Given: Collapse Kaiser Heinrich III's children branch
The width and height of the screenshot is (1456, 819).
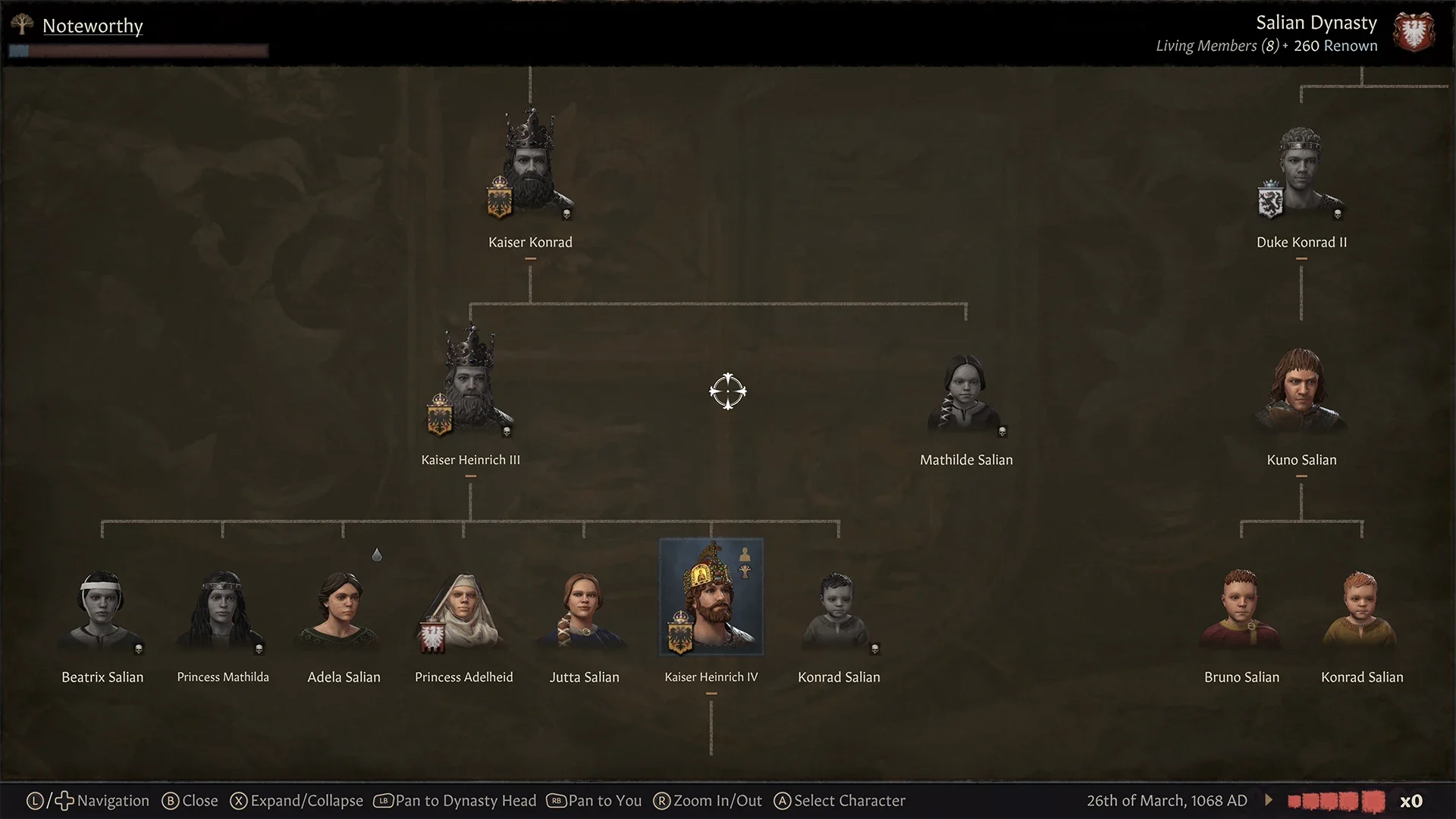Looking at the screenshot, I should 471,476.
